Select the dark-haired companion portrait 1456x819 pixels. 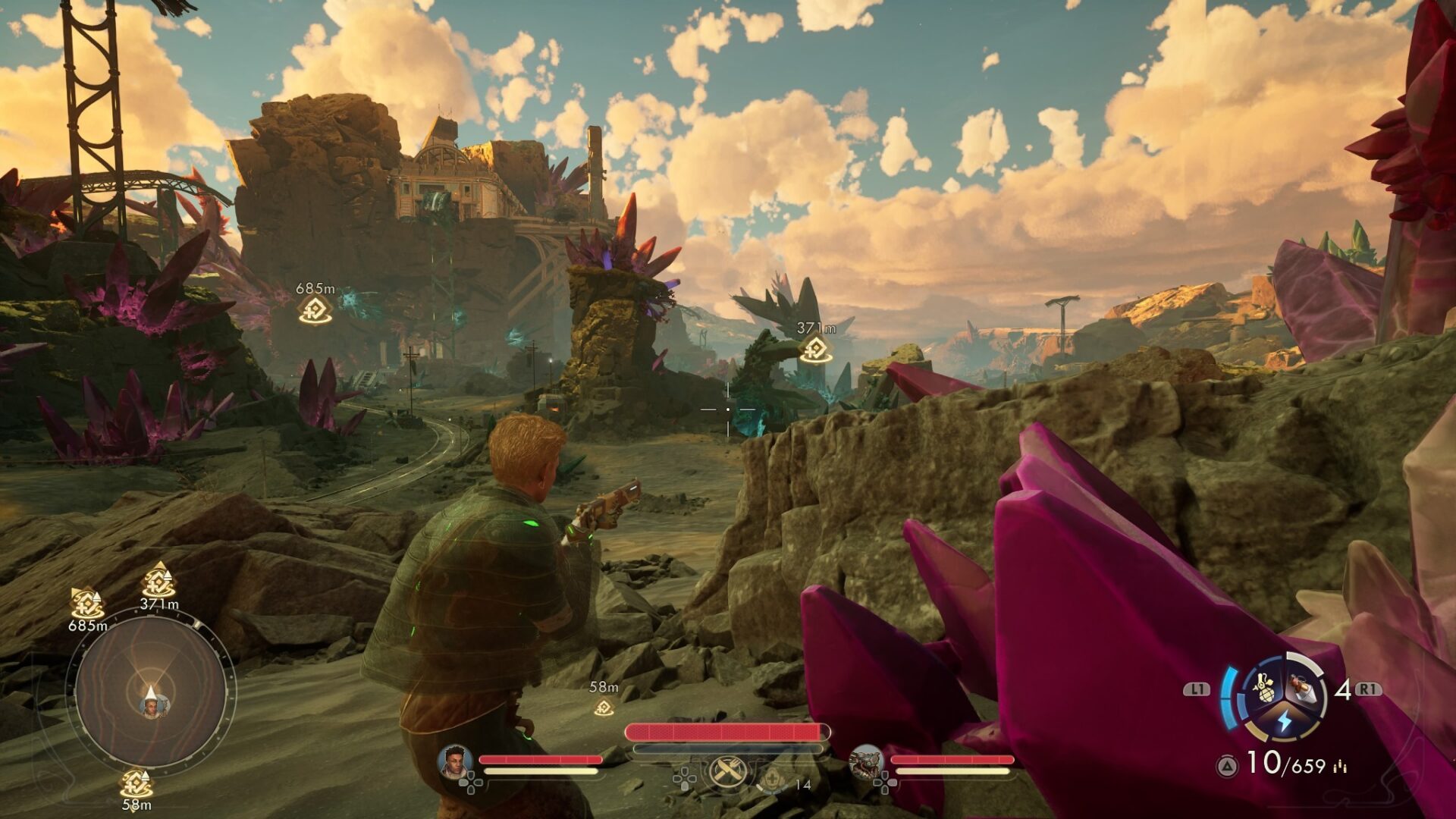(x=455, y=761)
